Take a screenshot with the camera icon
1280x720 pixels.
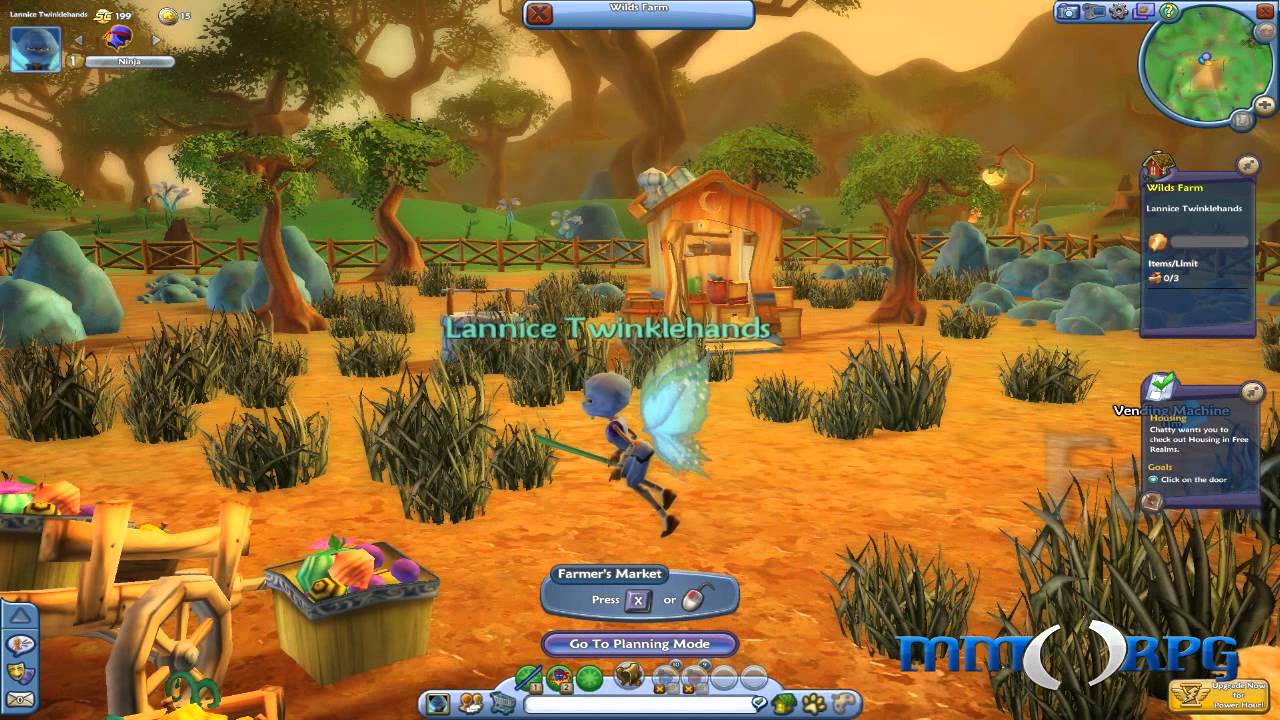pos(1068,12)
